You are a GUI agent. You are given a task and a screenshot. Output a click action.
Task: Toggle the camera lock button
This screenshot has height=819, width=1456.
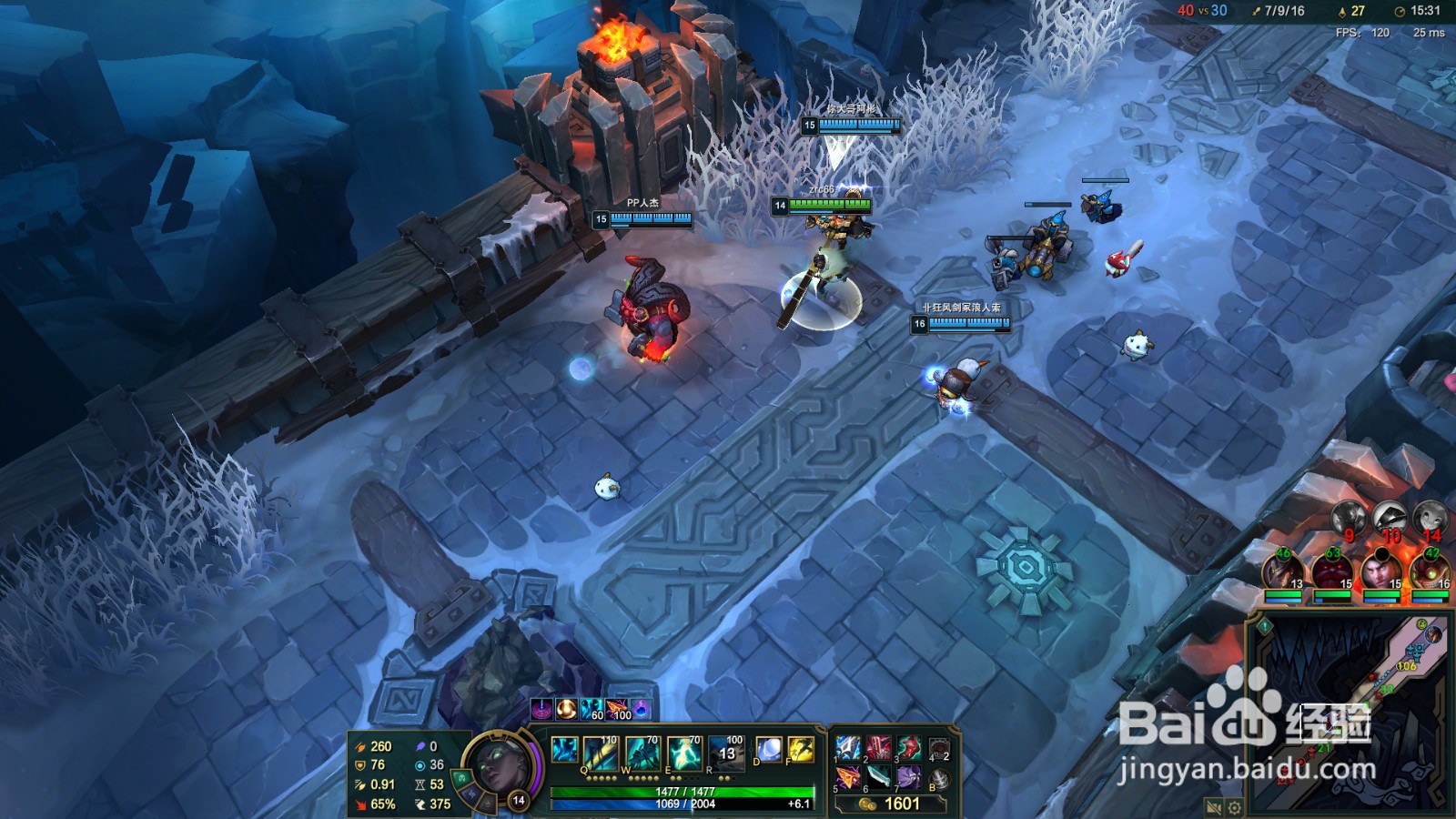(1213, 807)
